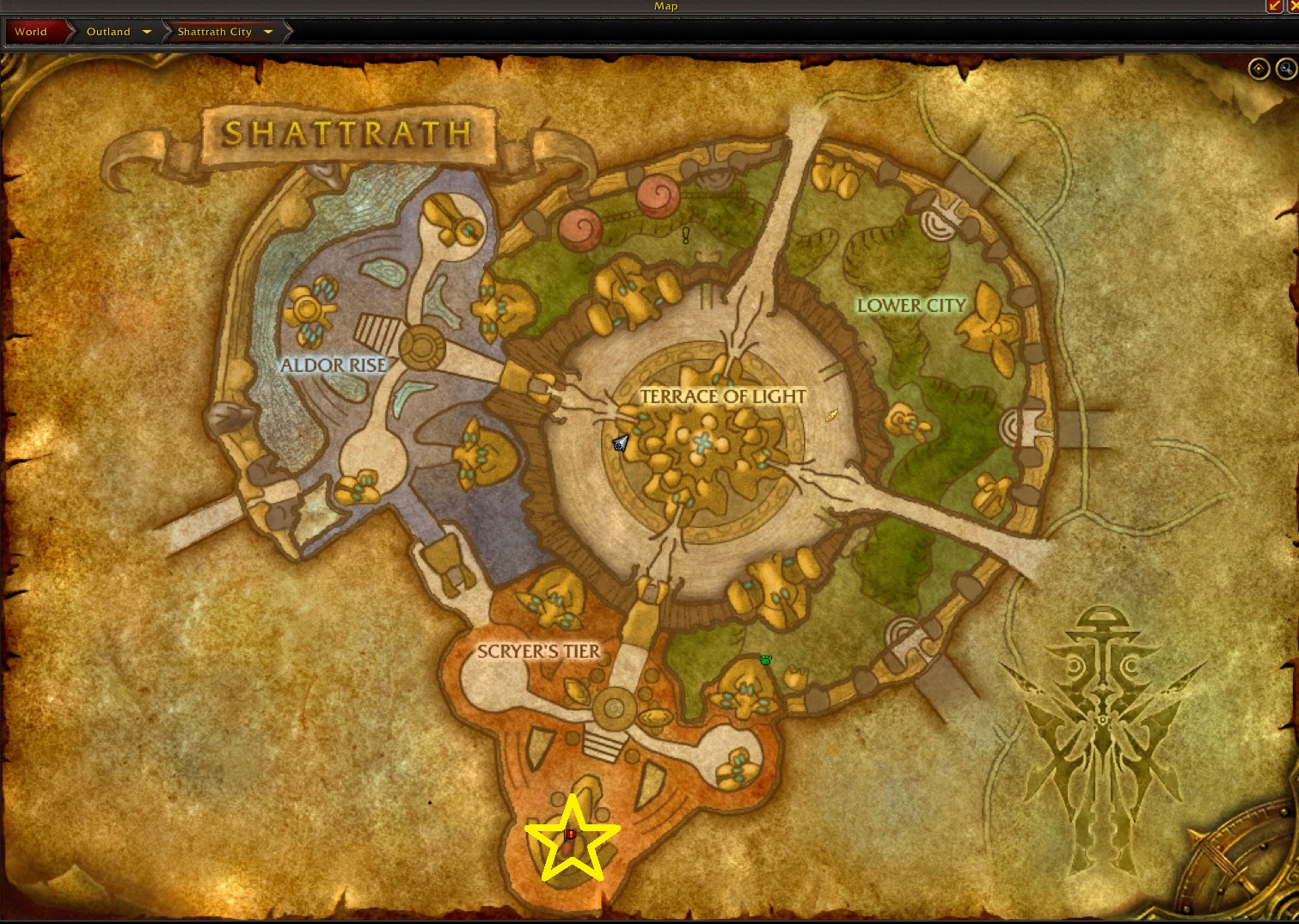This screenshot has width=1299, height=924.
Task: Minimize the map with the arrow button
Action: (1274, 6)
